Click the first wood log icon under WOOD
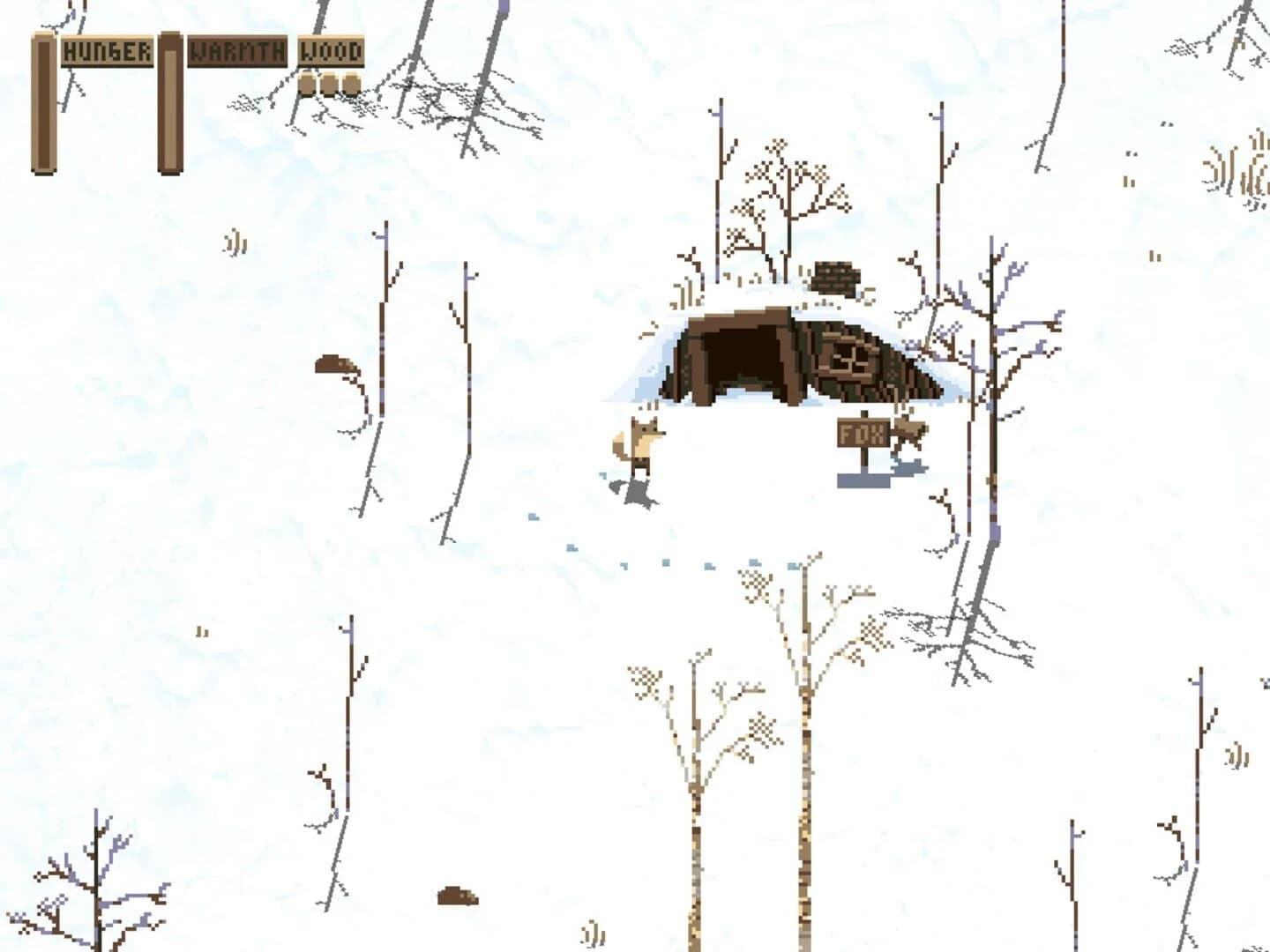The image size is (1270, 952). (x=307, y=83)
